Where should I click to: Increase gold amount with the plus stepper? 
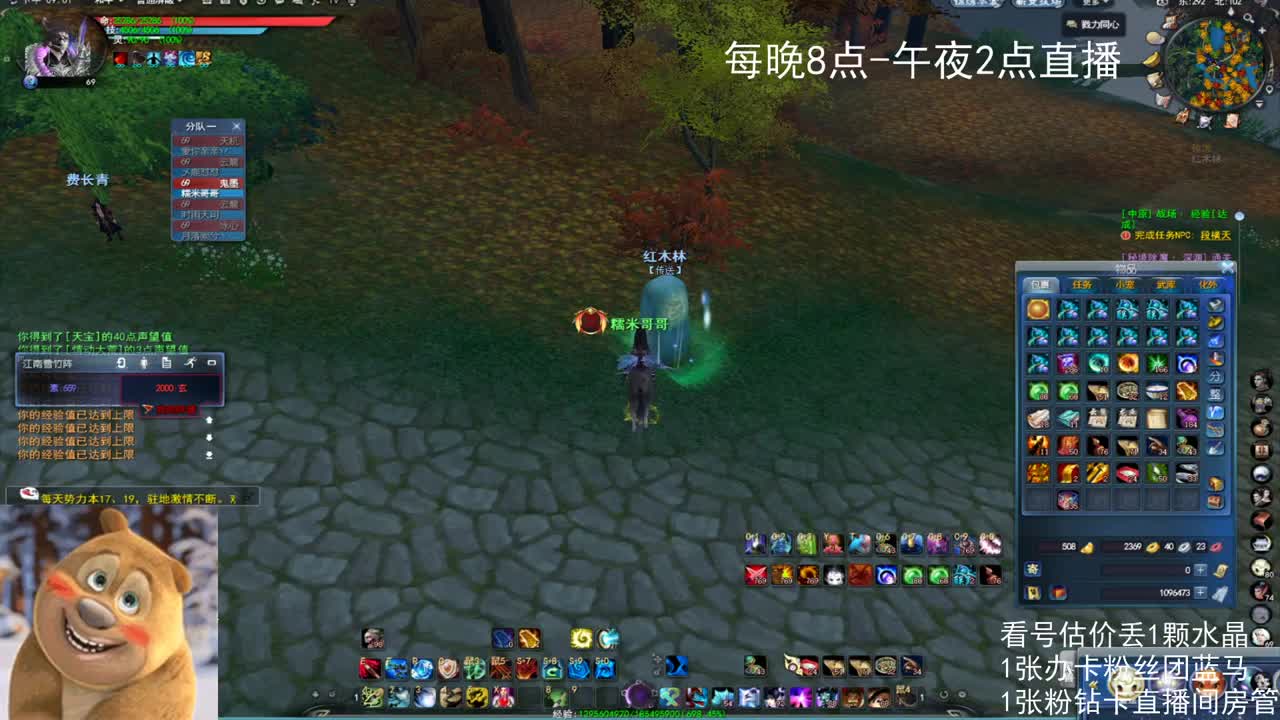[1200, 570]
